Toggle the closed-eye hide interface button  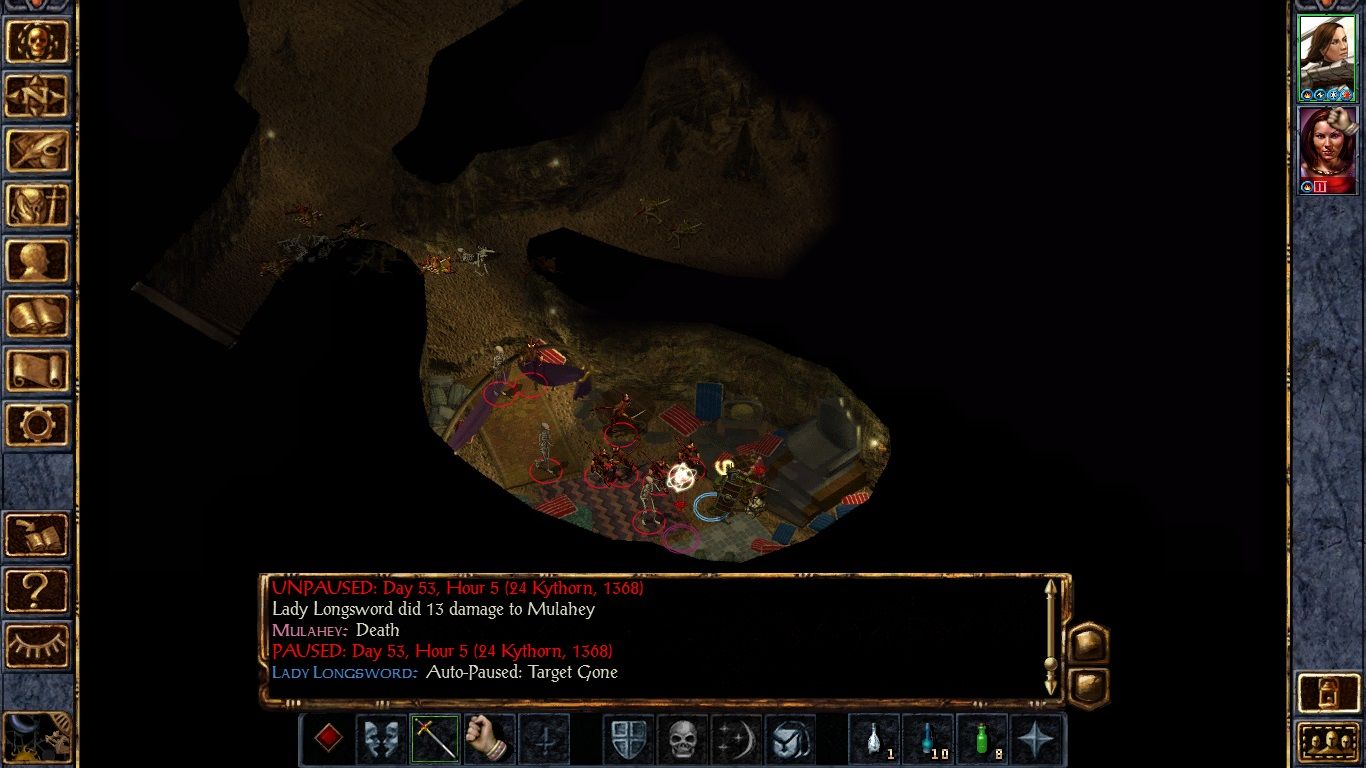pos(38,645)
